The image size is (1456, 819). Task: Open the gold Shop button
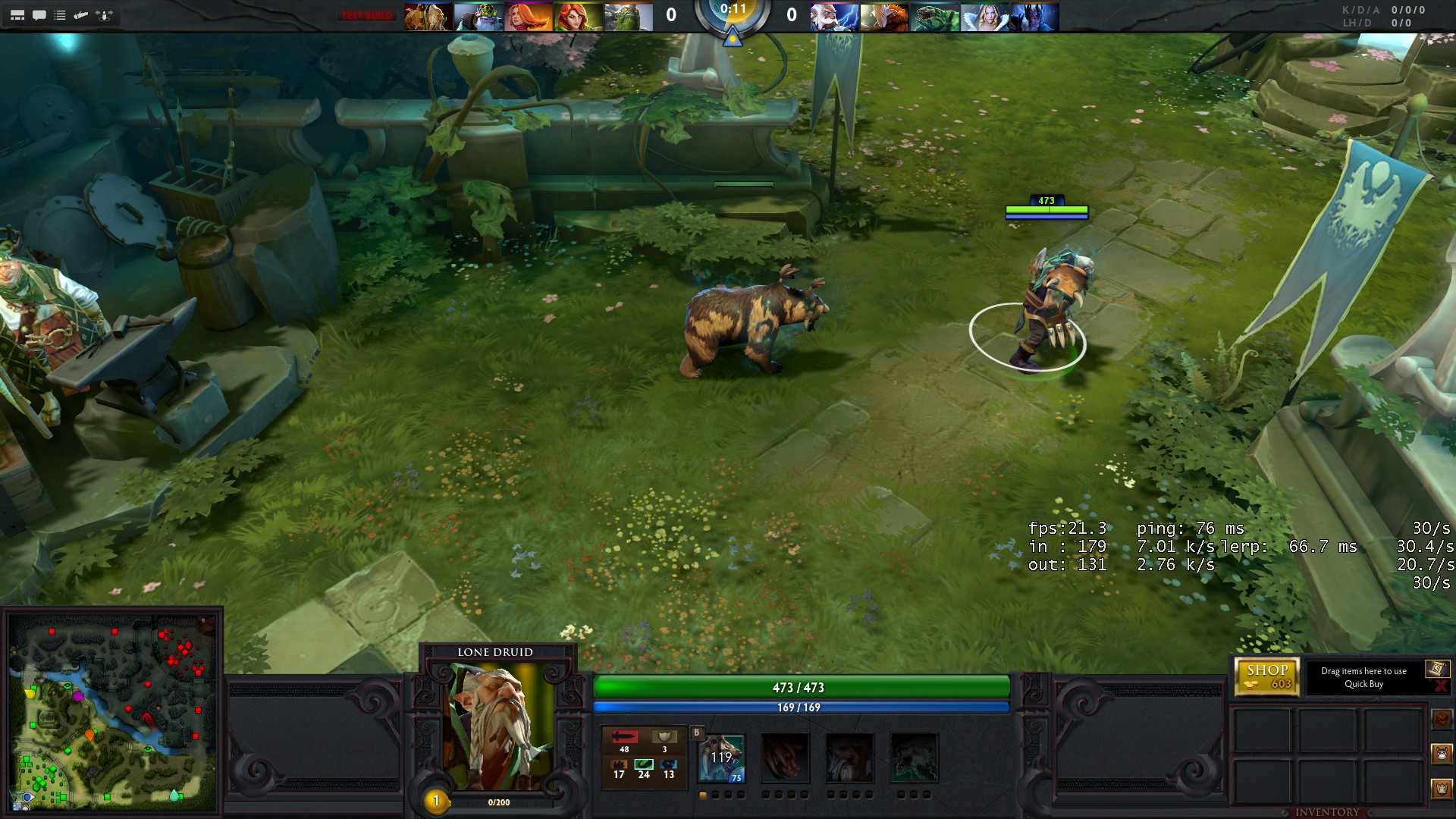(x=1267, y=676)
